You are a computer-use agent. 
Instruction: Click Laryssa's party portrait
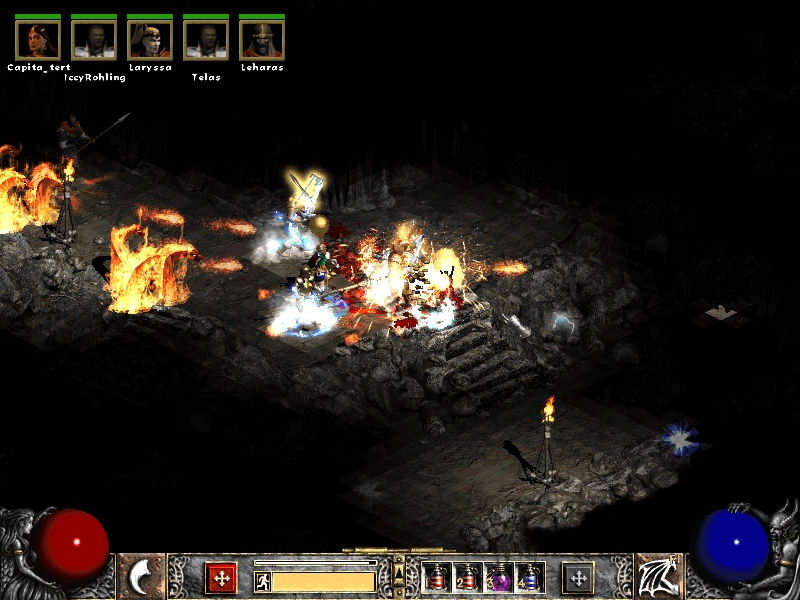click(150, 40)
